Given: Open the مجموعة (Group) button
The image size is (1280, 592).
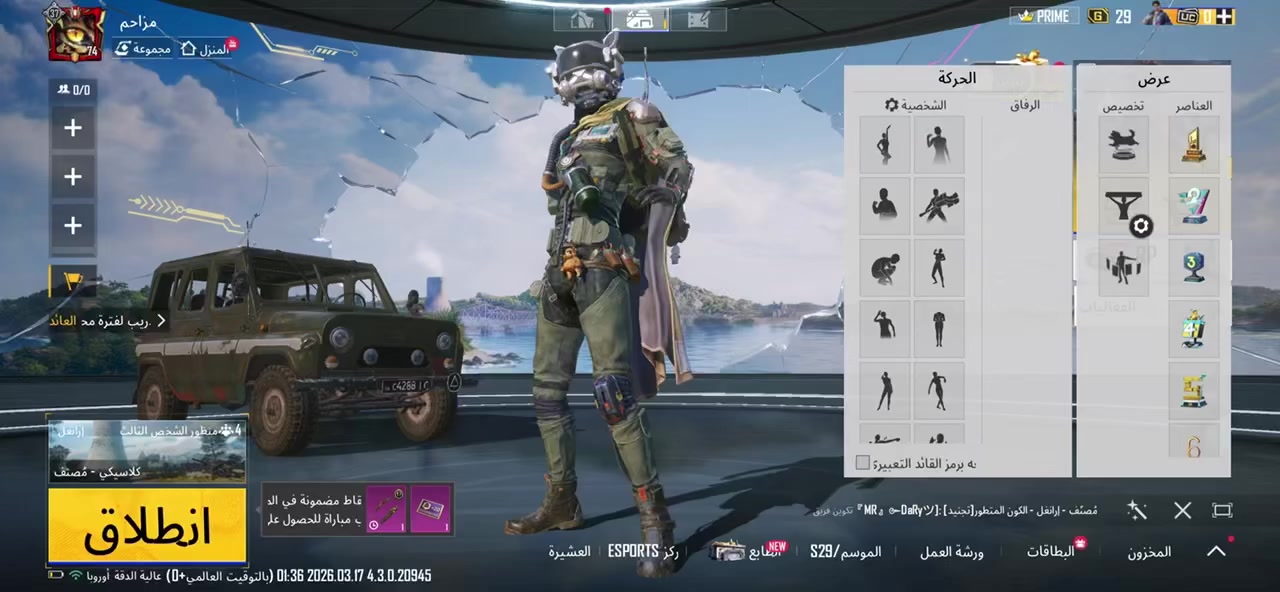Looking at the screenshot, I should (x=143, y=48).
